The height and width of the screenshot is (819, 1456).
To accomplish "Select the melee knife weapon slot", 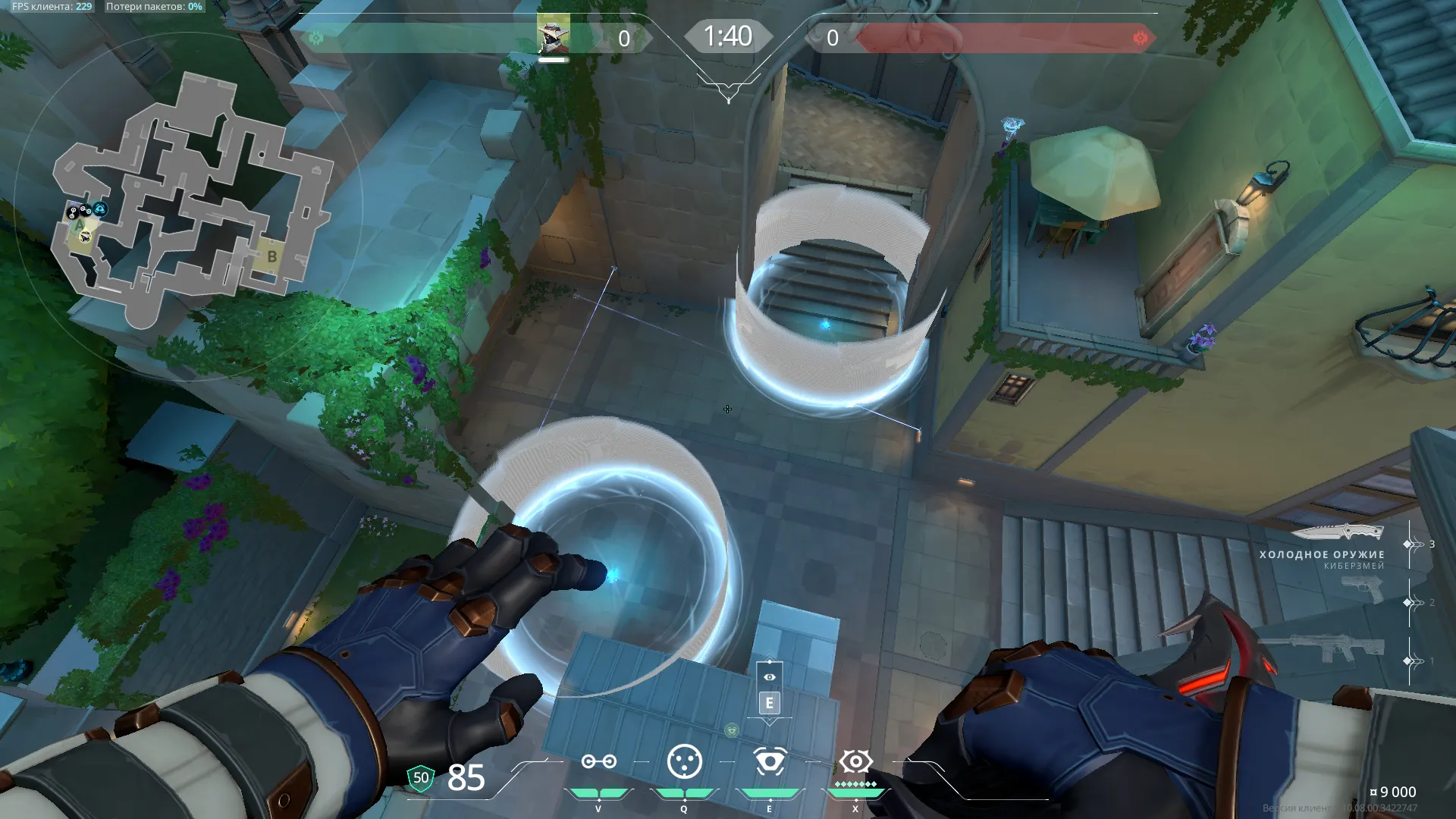I will (x=1337, y=532).
